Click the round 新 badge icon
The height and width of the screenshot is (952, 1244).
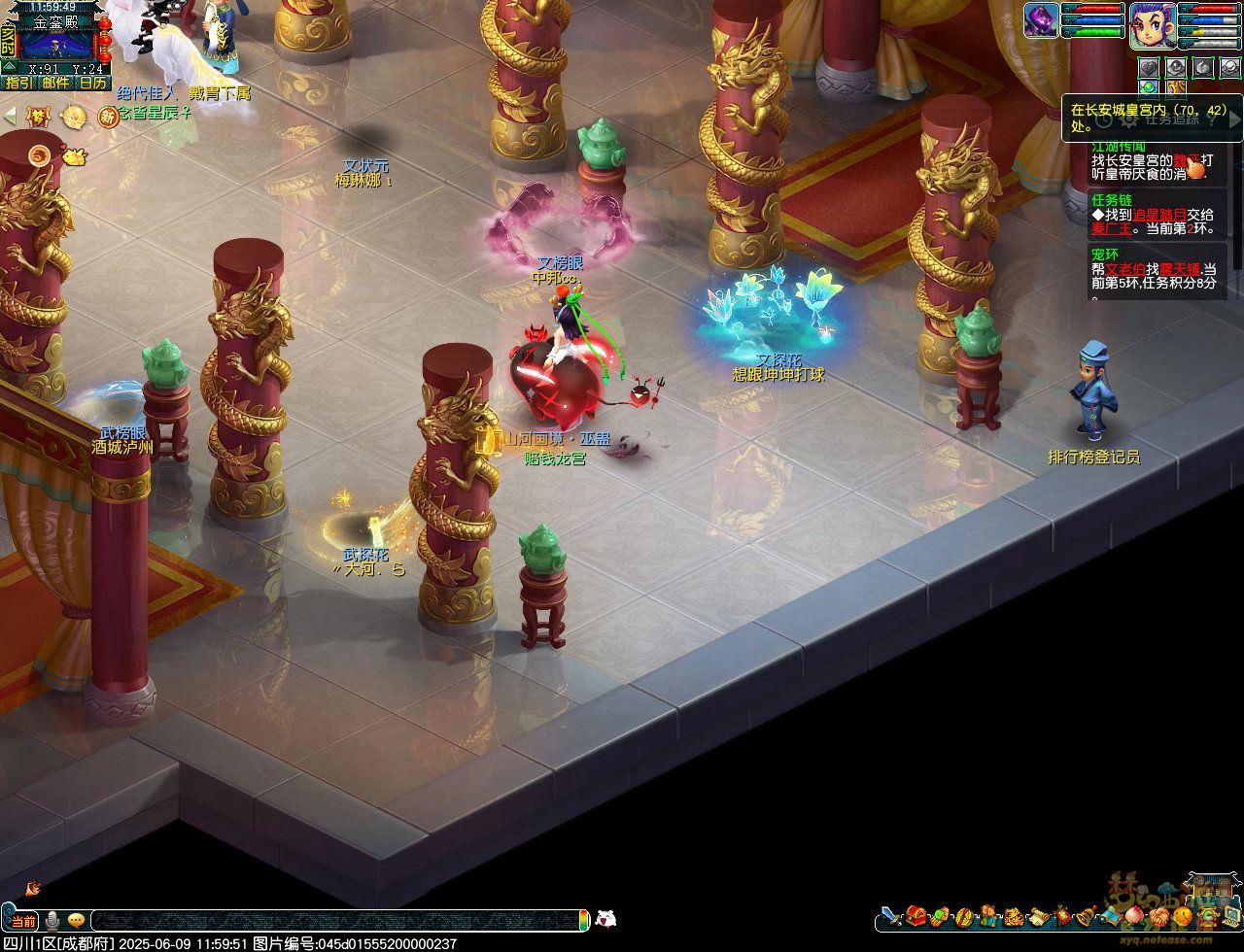tap(107, 117)
